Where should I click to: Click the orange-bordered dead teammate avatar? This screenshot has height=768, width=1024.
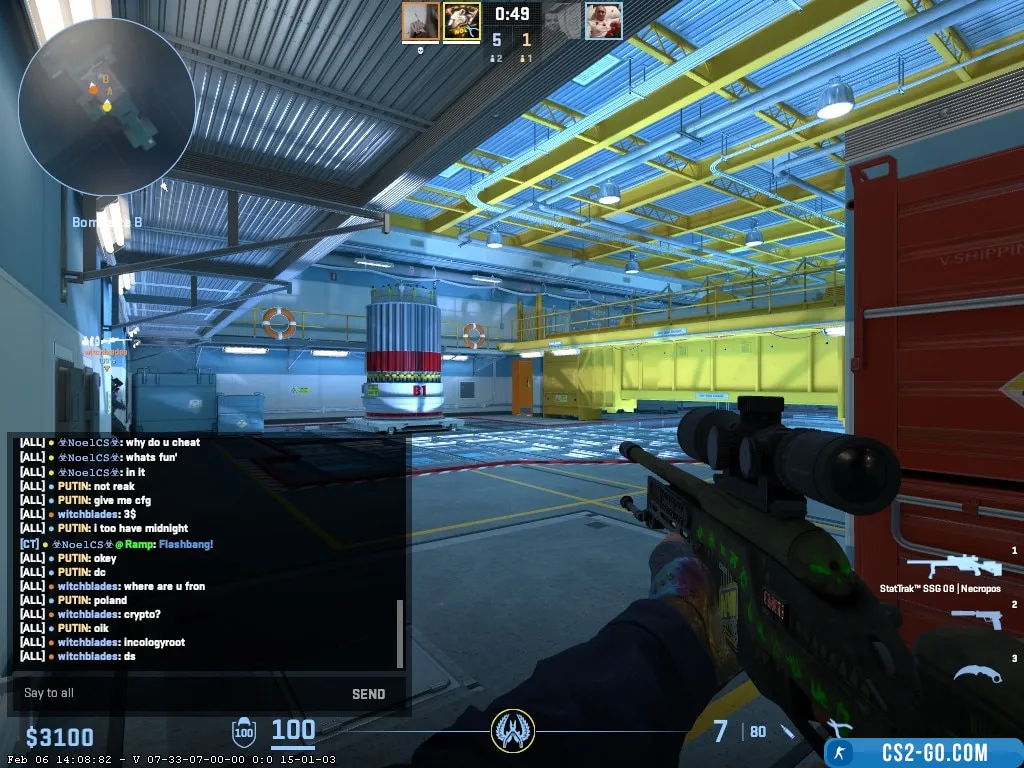[x=421, y=21]
